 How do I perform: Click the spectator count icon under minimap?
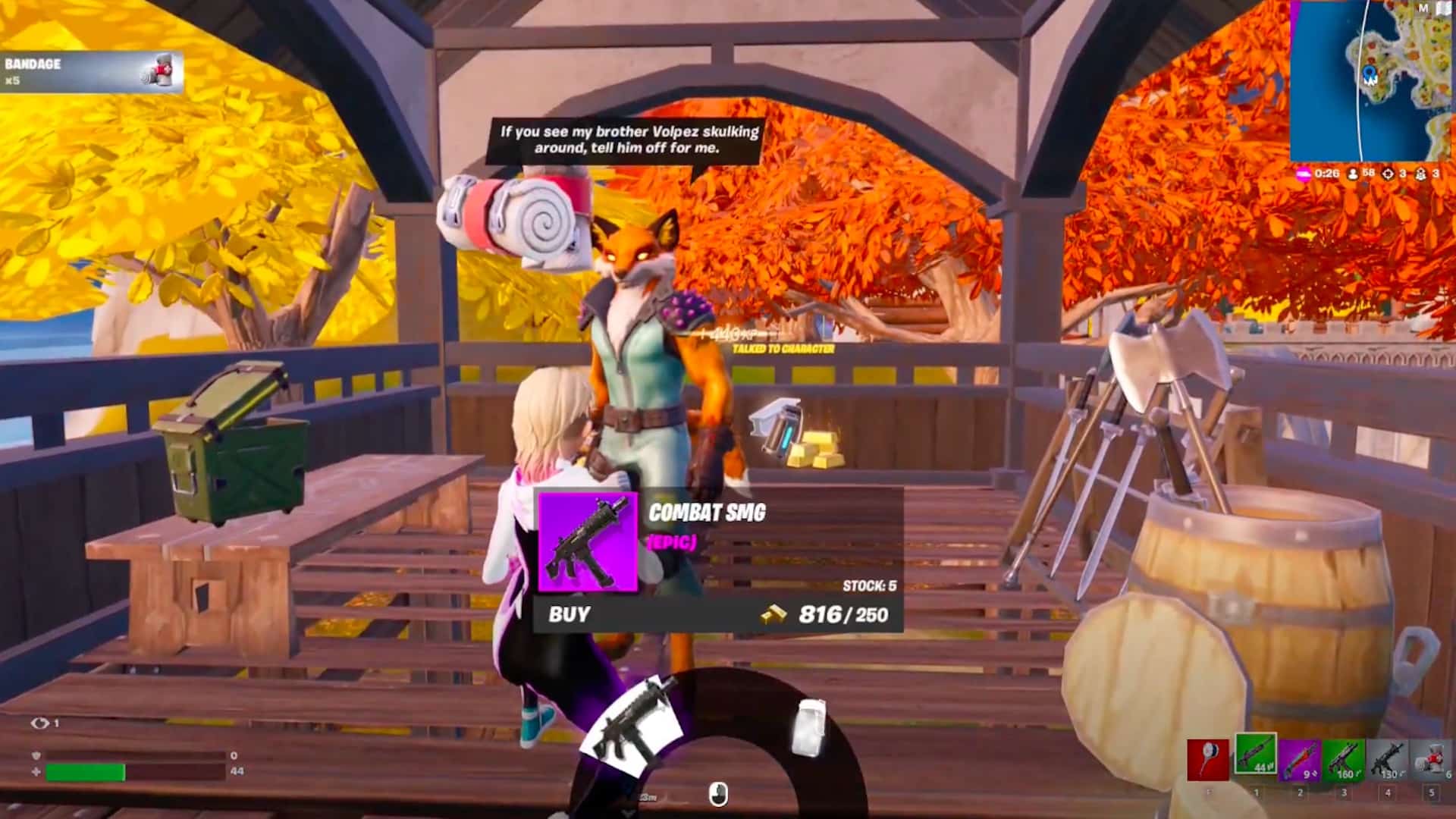[1420, 174]
